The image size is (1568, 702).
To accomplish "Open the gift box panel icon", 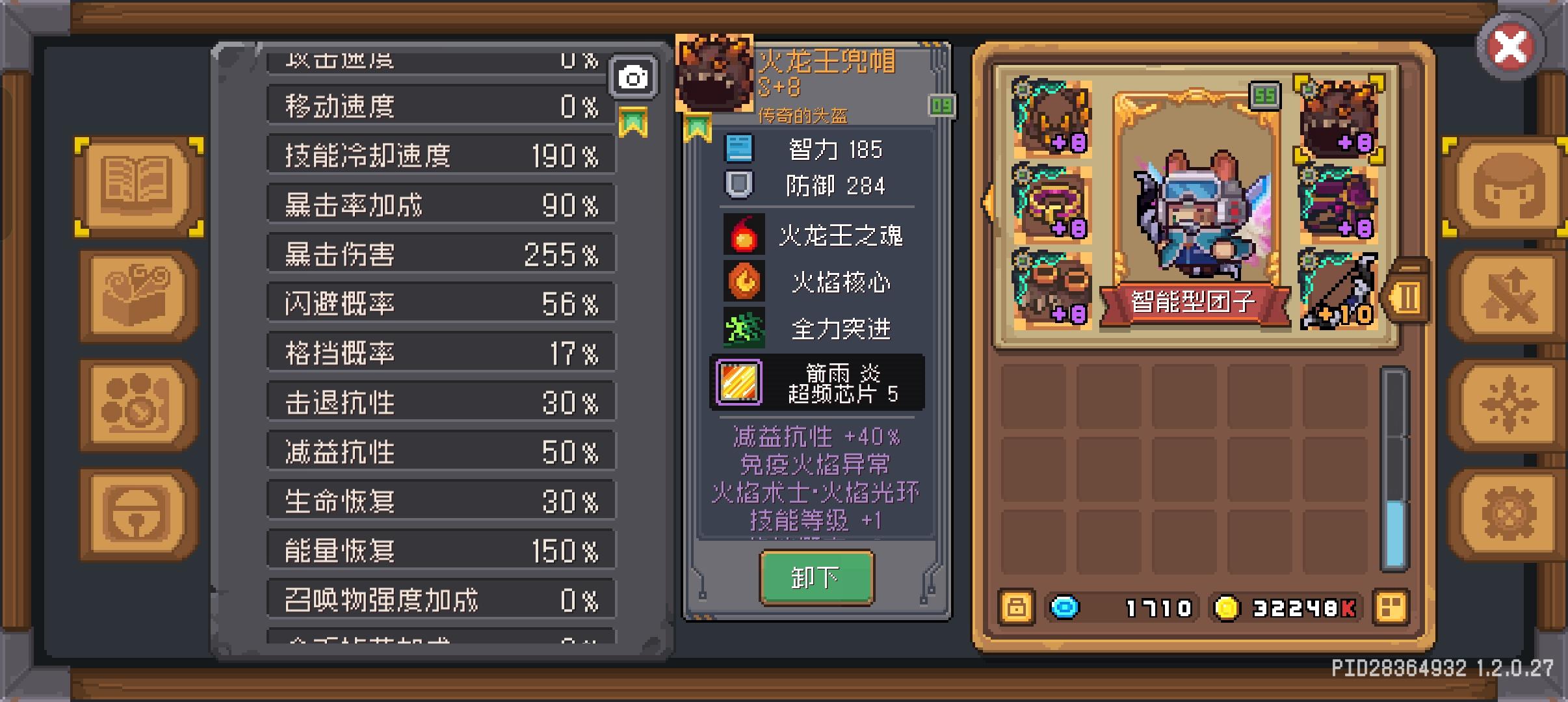I will point(136,296).
